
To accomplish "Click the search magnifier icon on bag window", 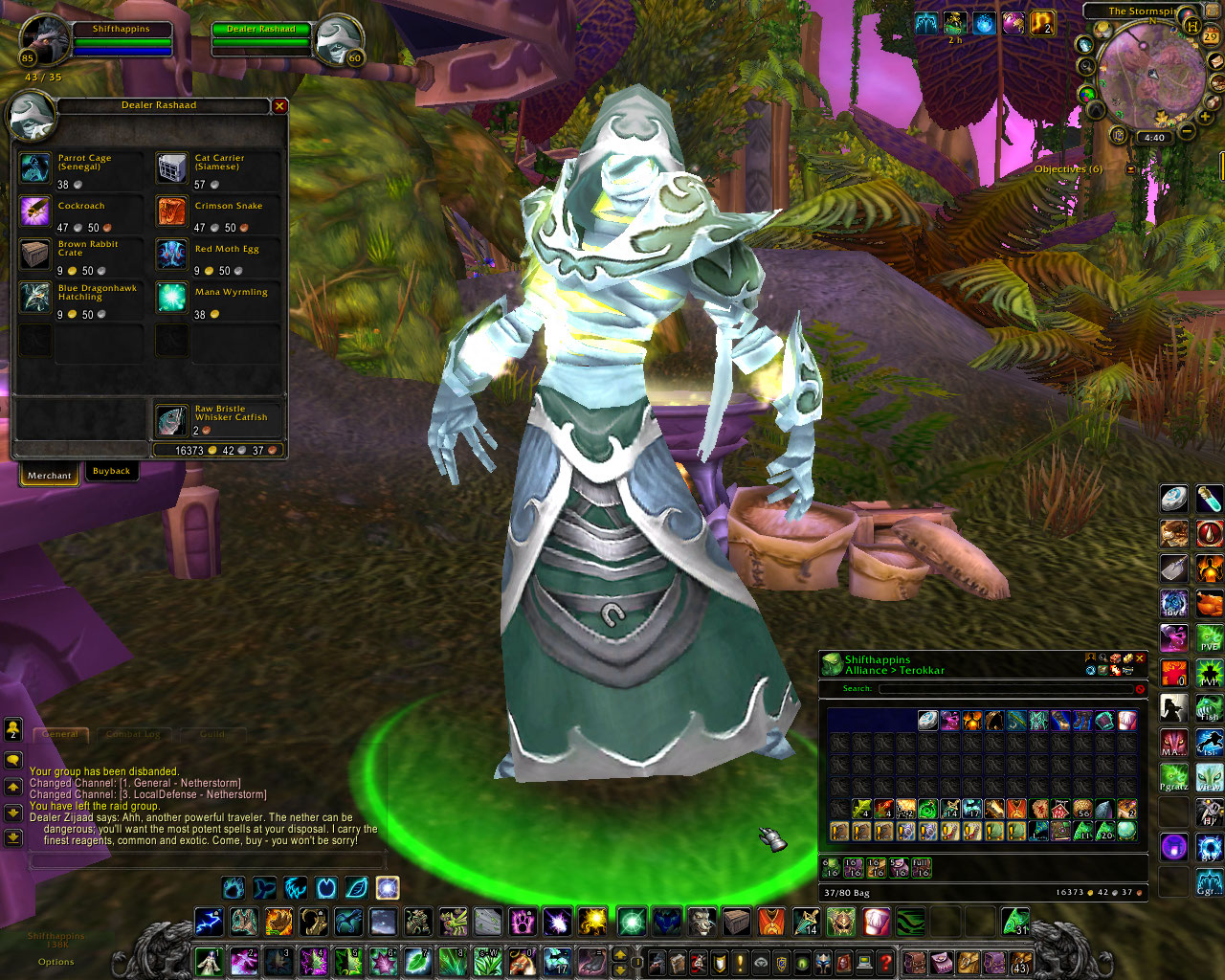I will [1102, 657].
